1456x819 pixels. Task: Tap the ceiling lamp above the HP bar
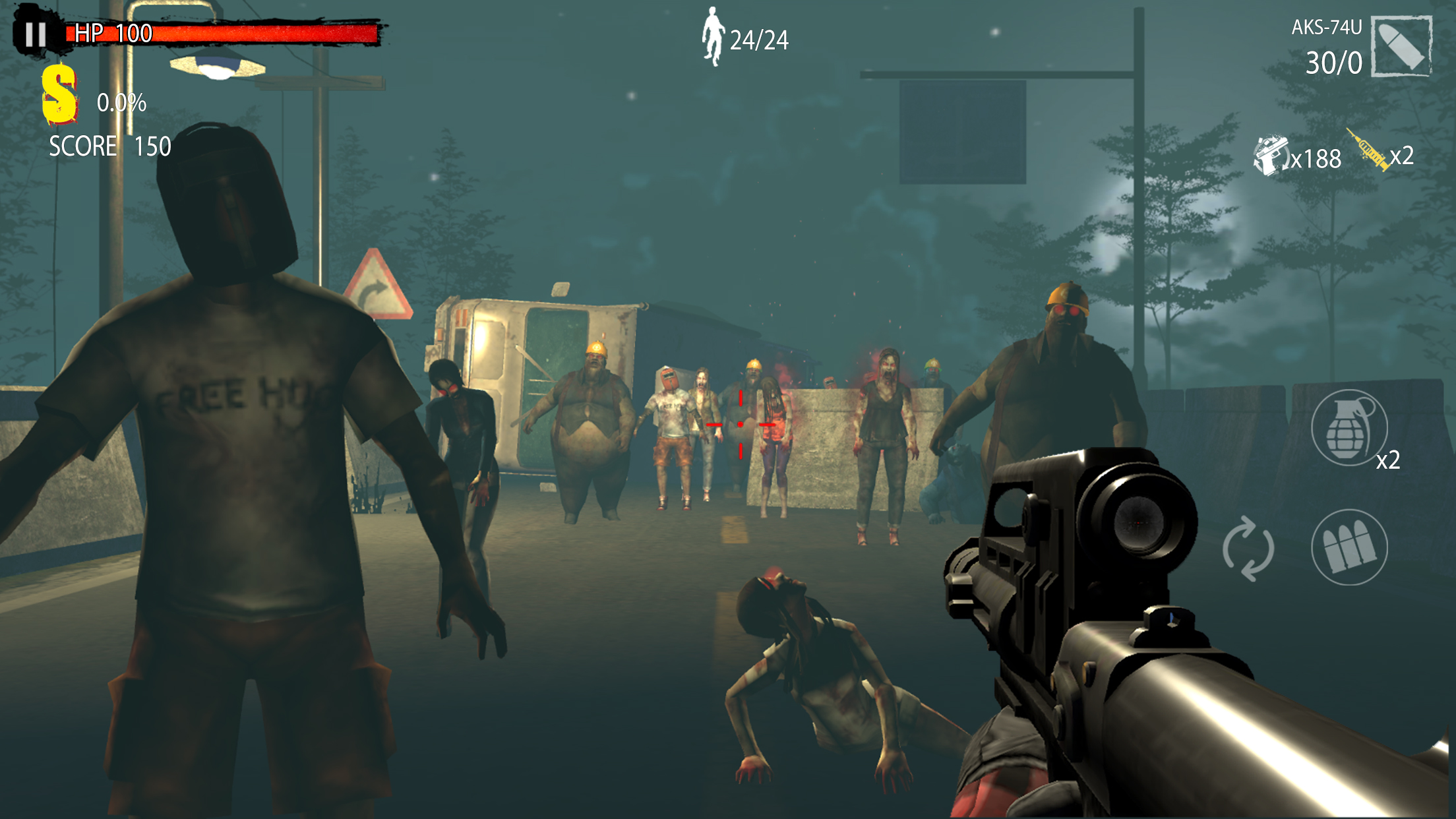click(x=218, y=66)
